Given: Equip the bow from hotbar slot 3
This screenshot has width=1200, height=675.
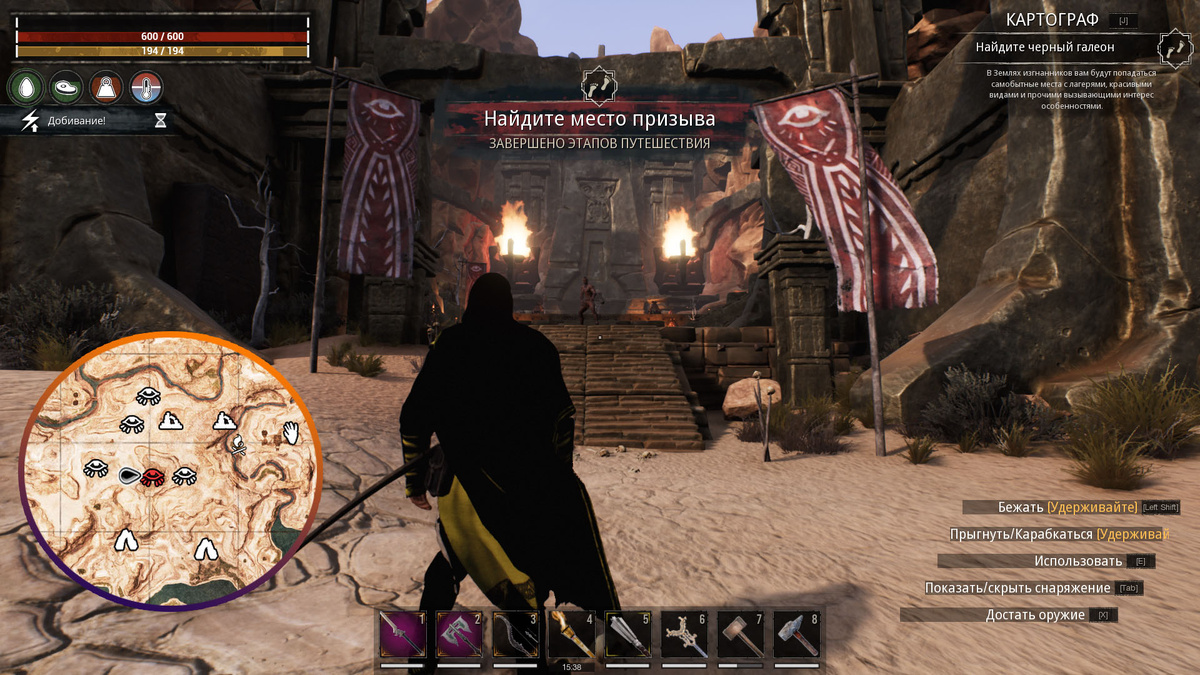Looking at the screenshot, I should [x=516, y=635].
